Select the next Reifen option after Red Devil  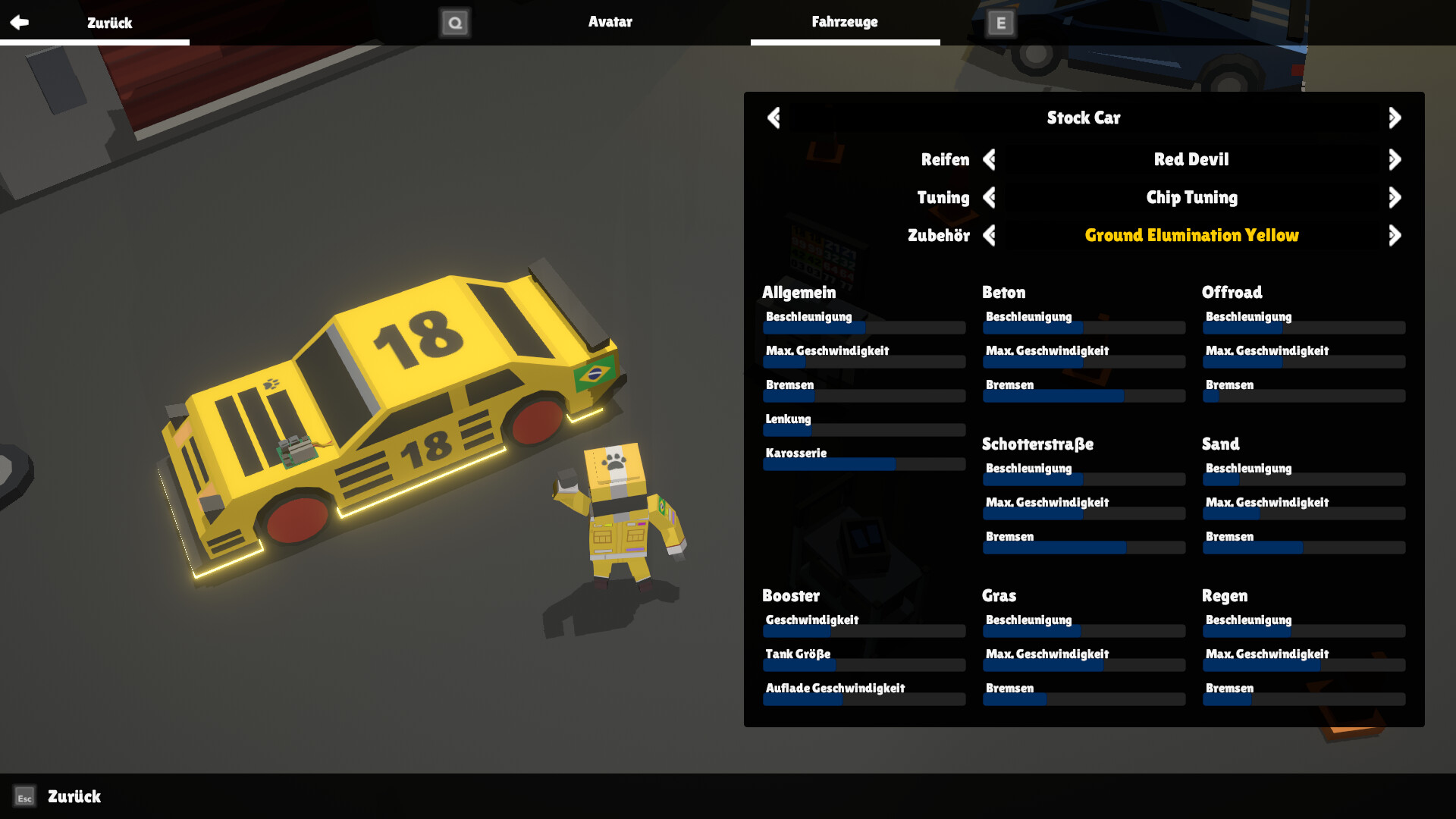pos(1395,159)
